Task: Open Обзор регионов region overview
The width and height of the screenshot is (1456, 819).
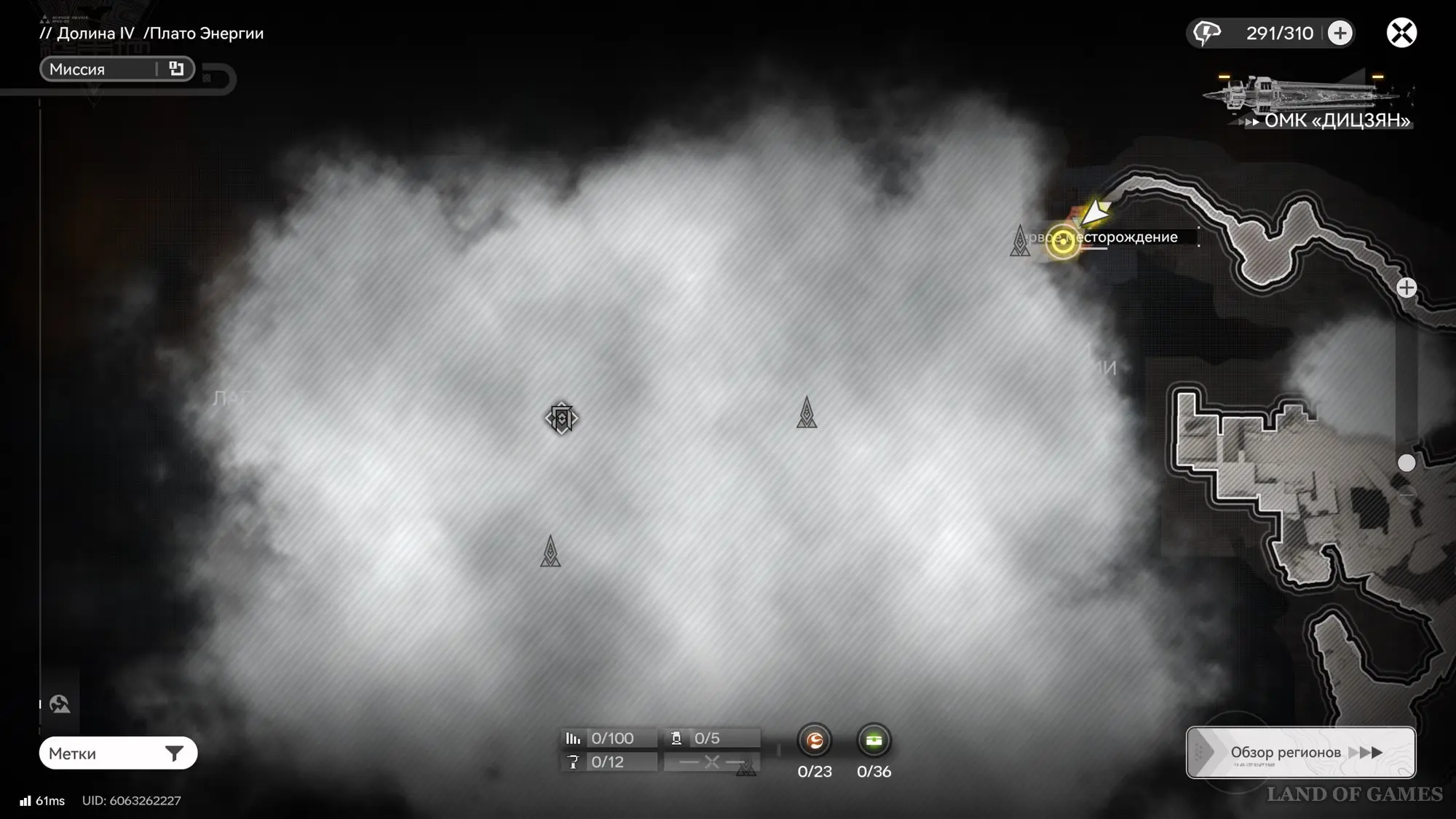Action: click(1300, 752)
